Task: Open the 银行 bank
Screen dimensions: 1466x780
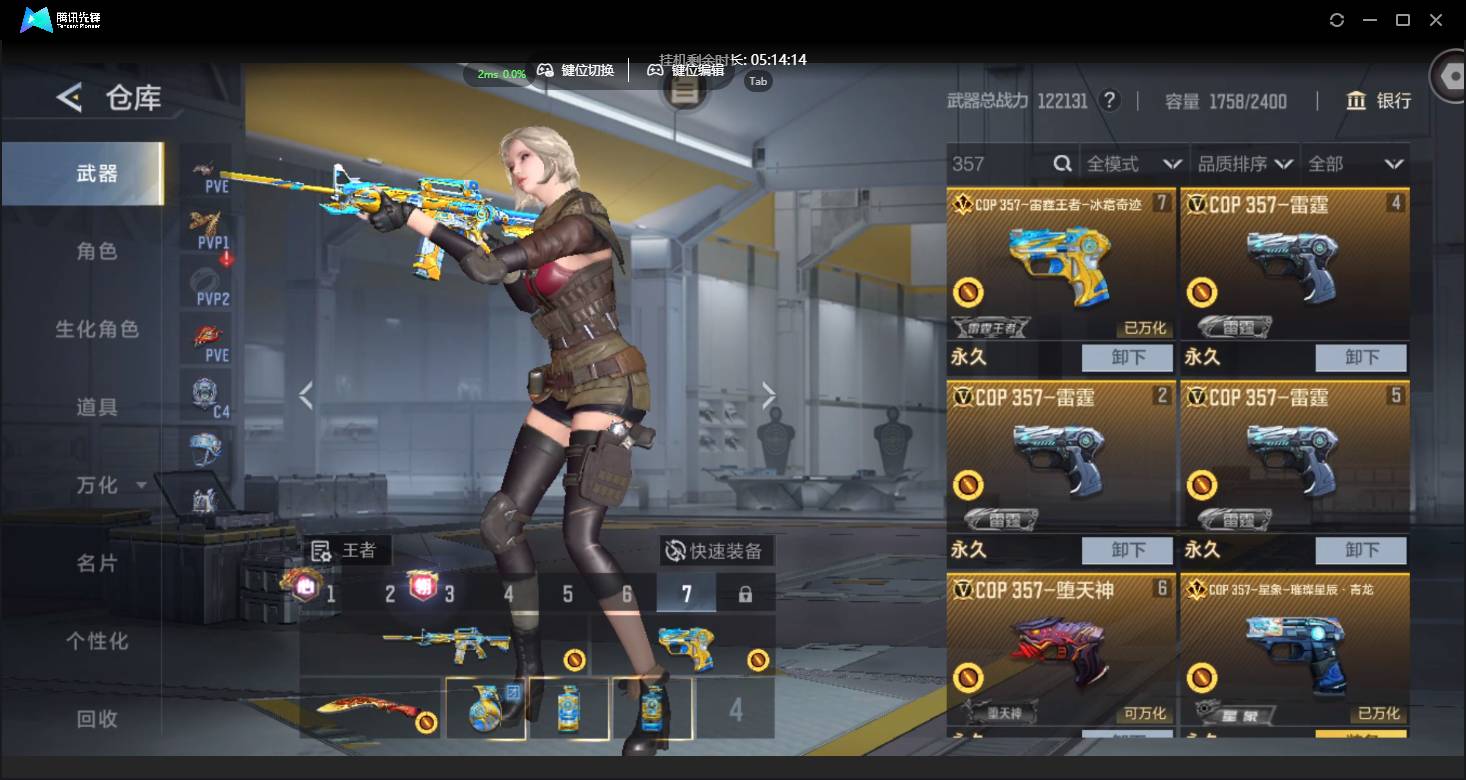Action: 1379,101
